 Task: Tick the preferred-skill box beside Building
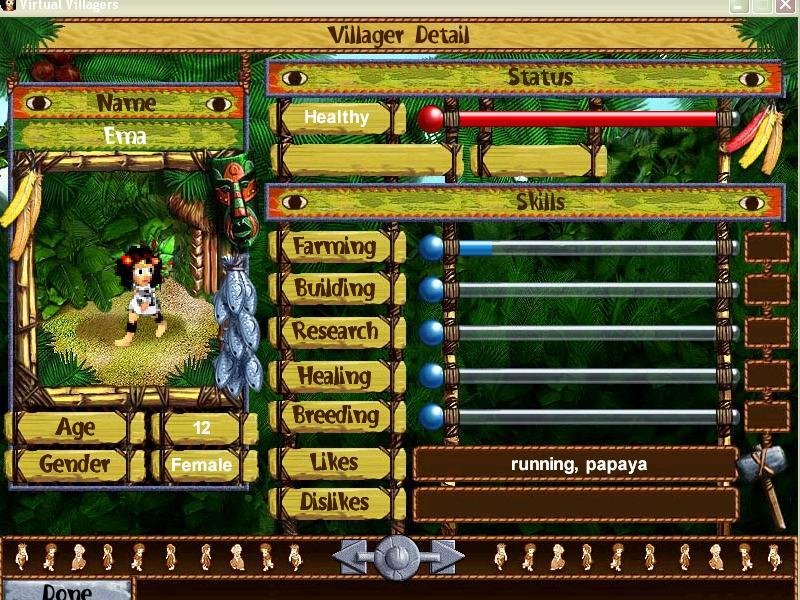[x=767, y=289]
